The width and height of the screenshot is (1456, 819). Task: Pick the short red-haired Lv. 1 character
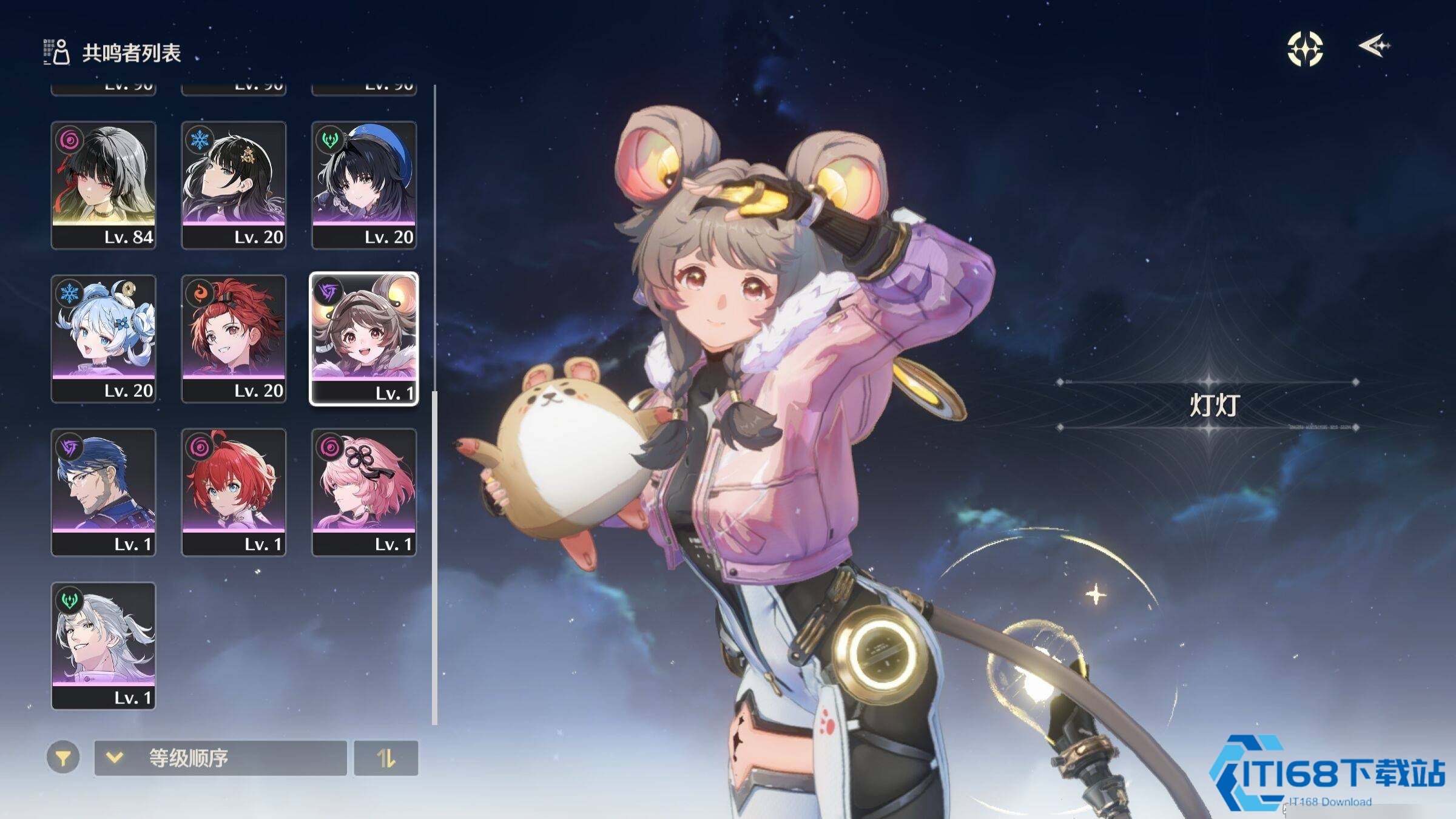tap(234, 491)
